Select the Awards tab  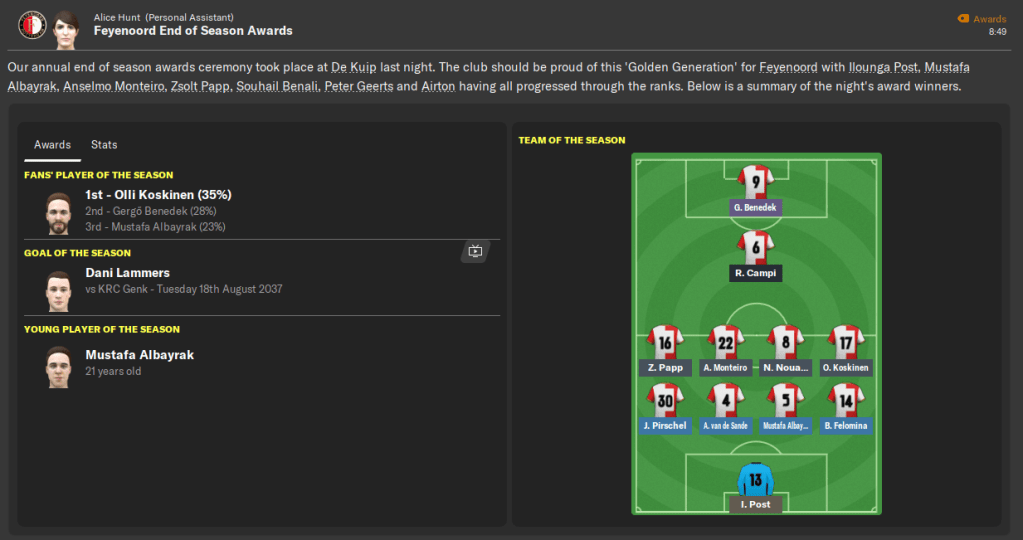pyautogui.click(x=52, y=145)
